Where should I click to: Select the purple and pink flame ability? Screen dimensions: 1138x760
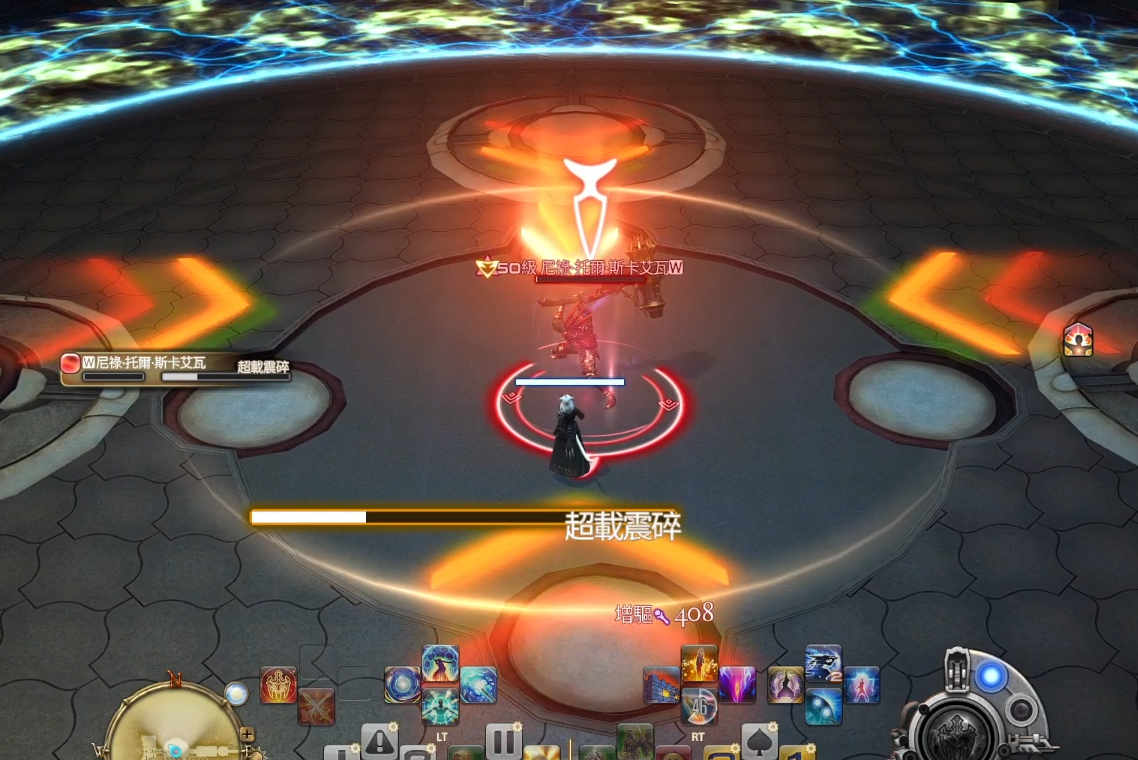(737, 685)
